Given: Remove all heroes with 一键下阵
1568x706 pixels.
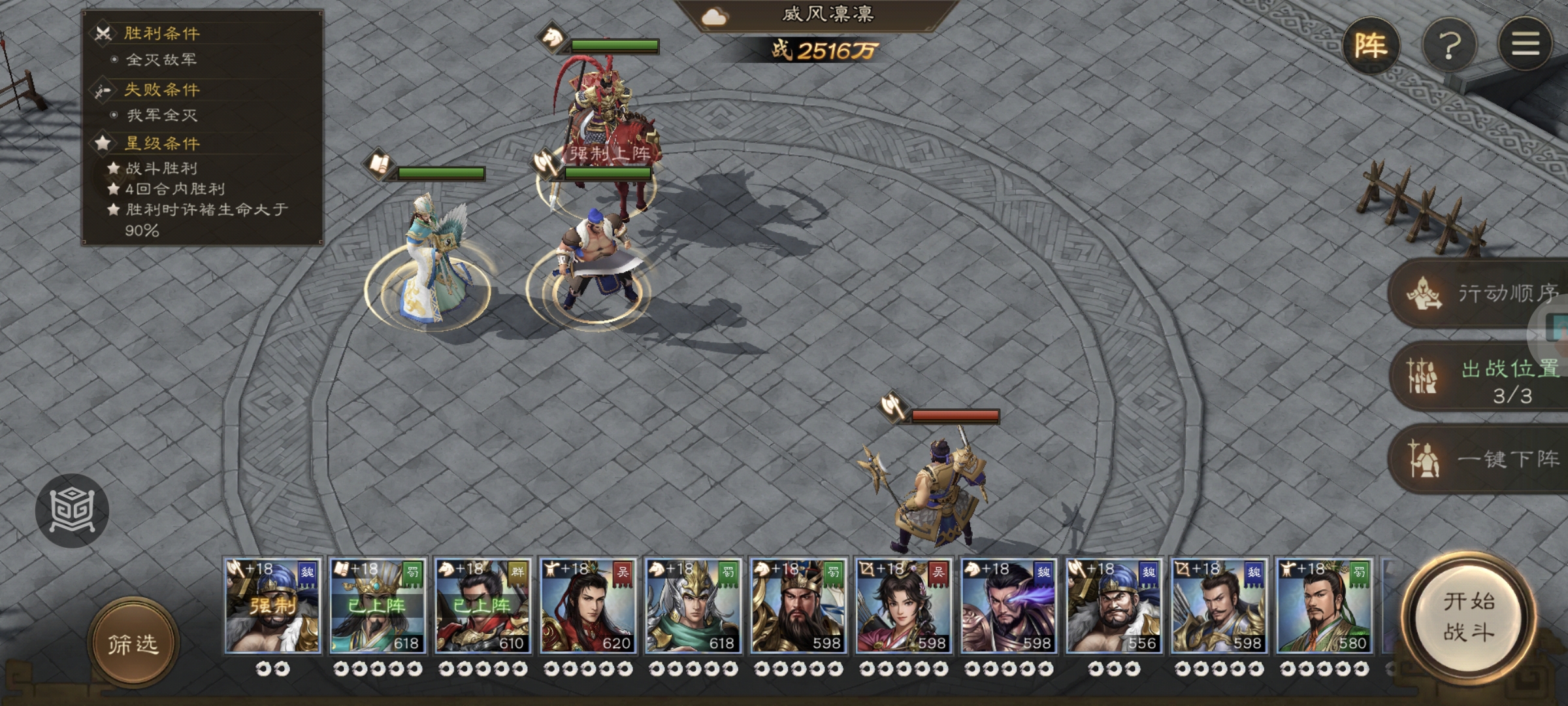Looking at the screenshot, I should (x=1483, y=460).
